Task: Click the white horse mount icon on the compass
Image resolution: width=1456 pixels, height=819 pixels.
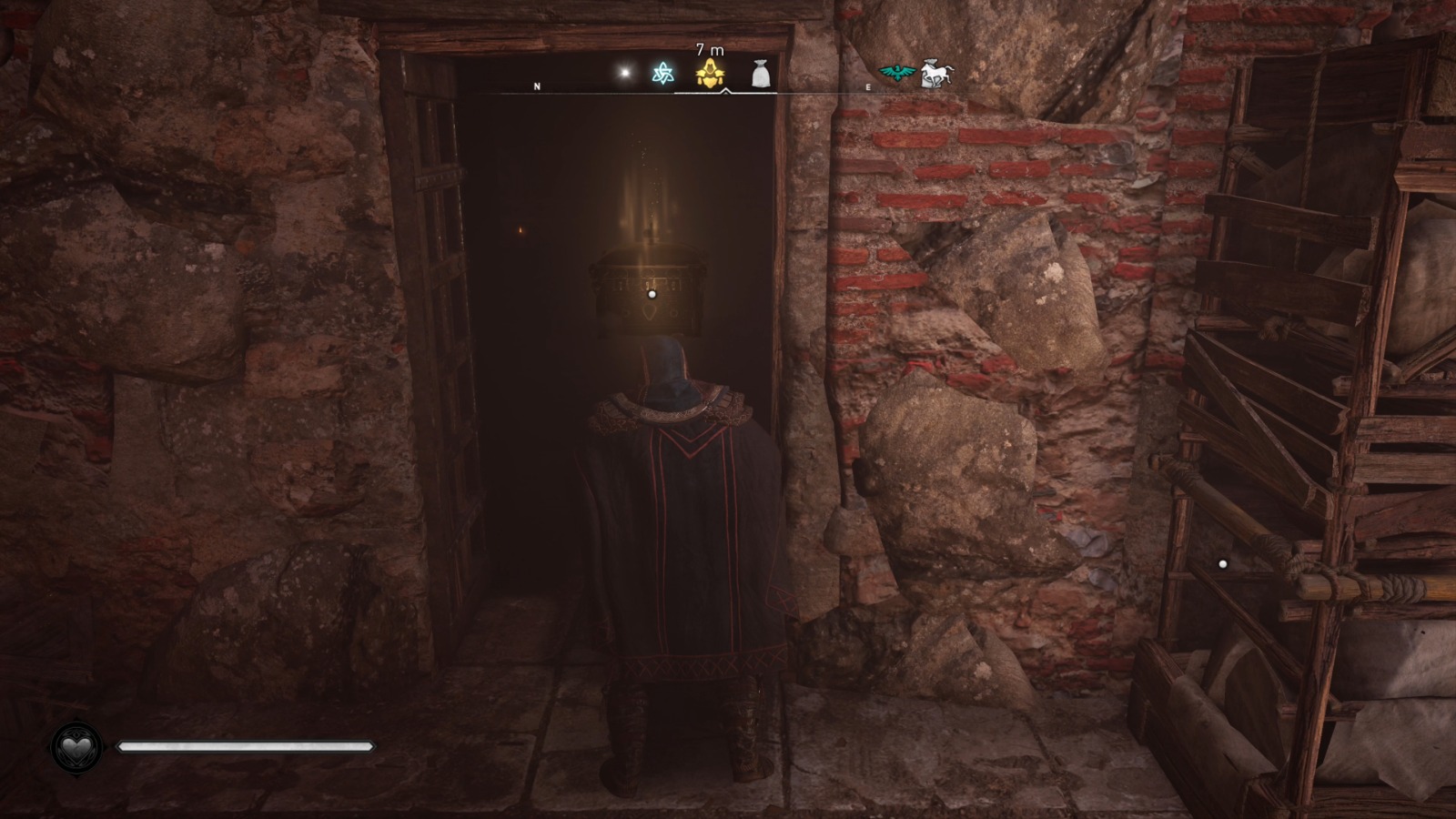Action: point(937,72)
